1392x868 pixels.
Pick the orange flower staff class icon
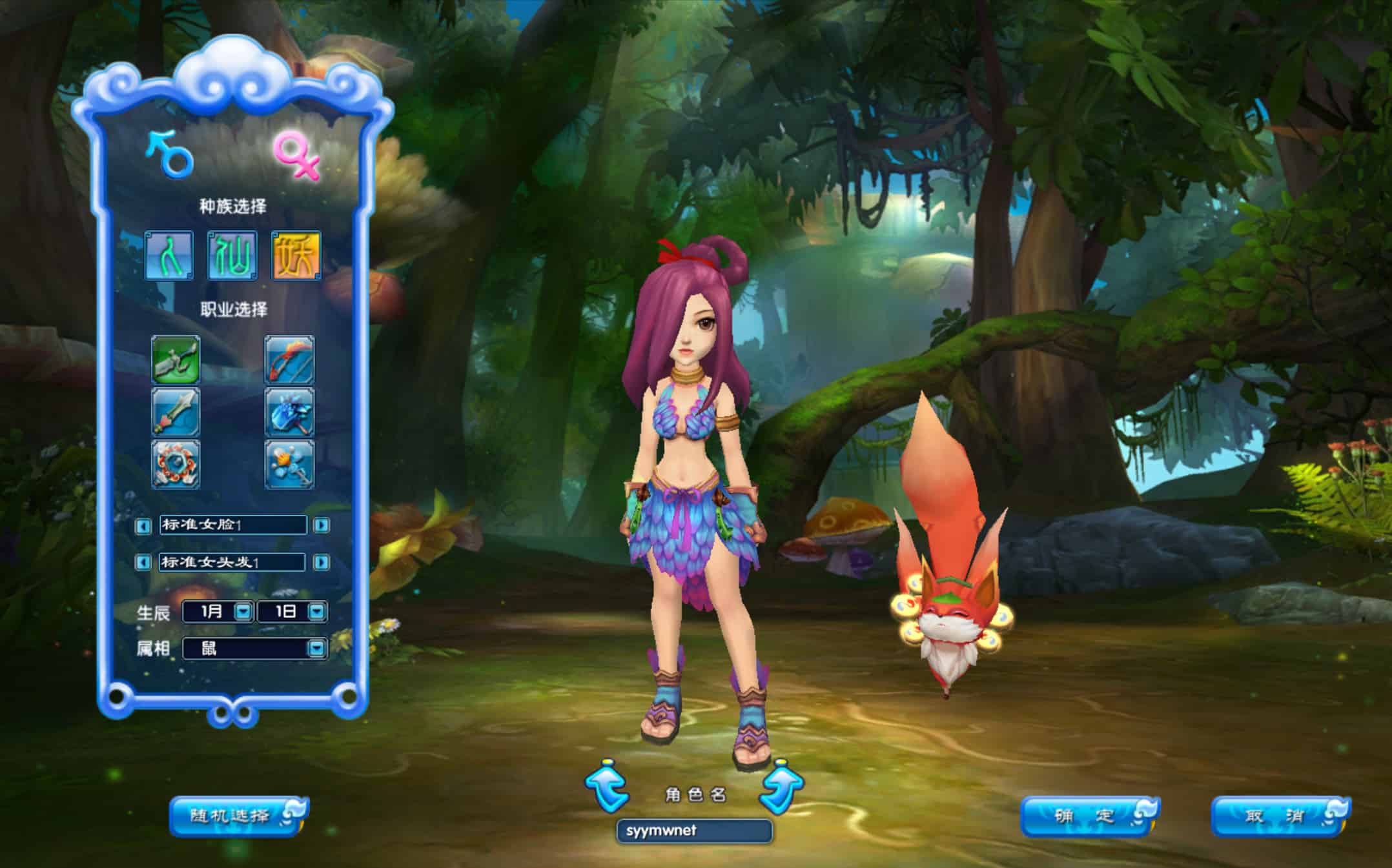click(x=289, y=465)
